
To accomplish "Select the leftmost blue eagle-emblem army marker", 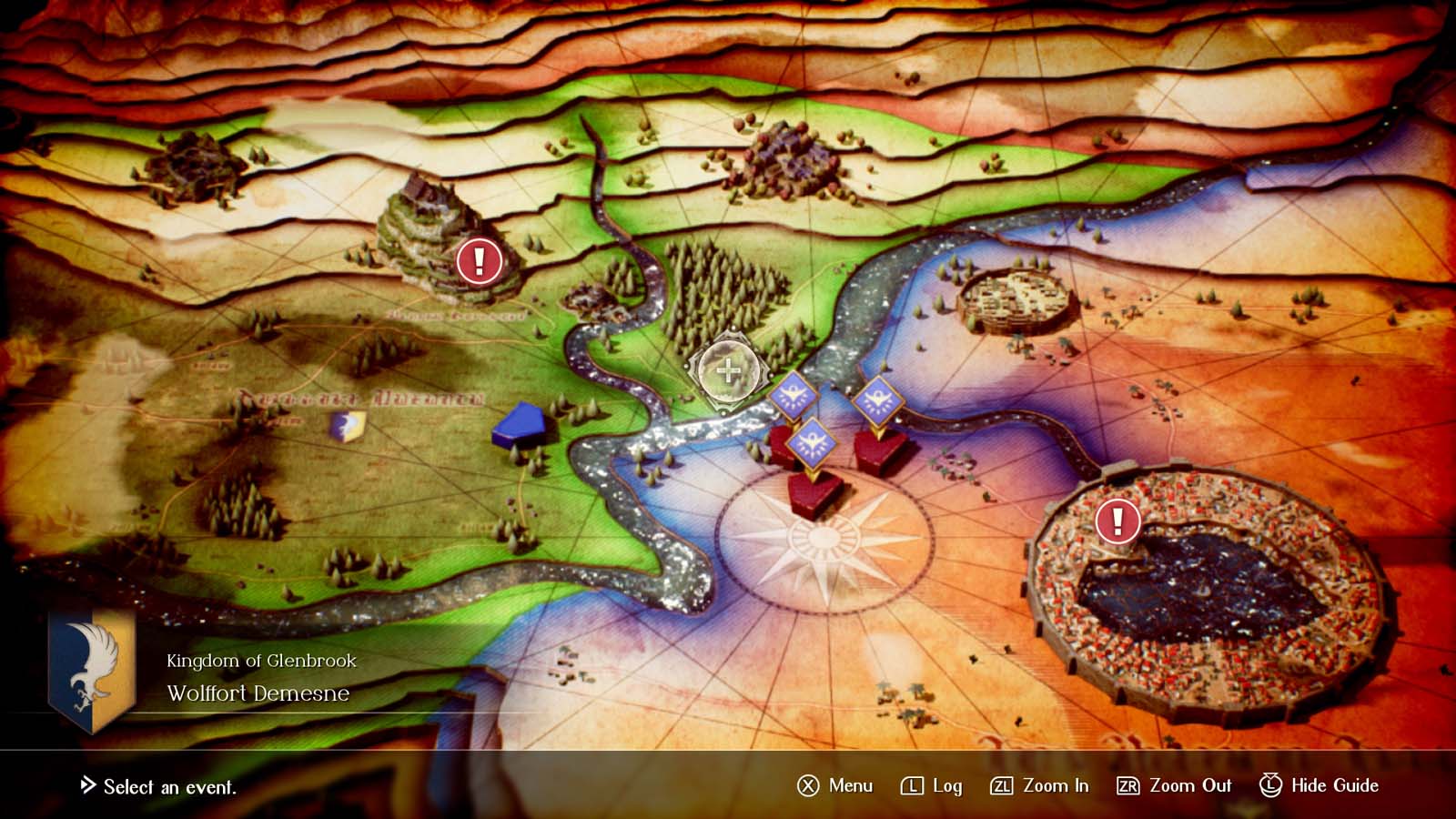I will click(x=795, y=393).
